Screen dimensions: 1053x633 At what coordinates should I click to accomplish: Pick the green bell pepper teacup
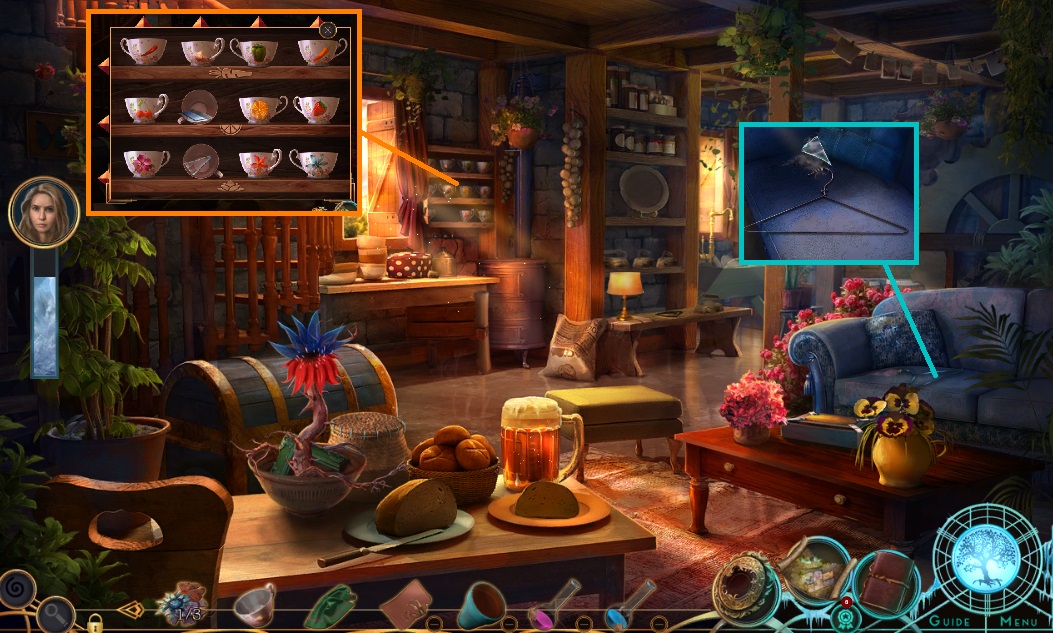(256, 51)
